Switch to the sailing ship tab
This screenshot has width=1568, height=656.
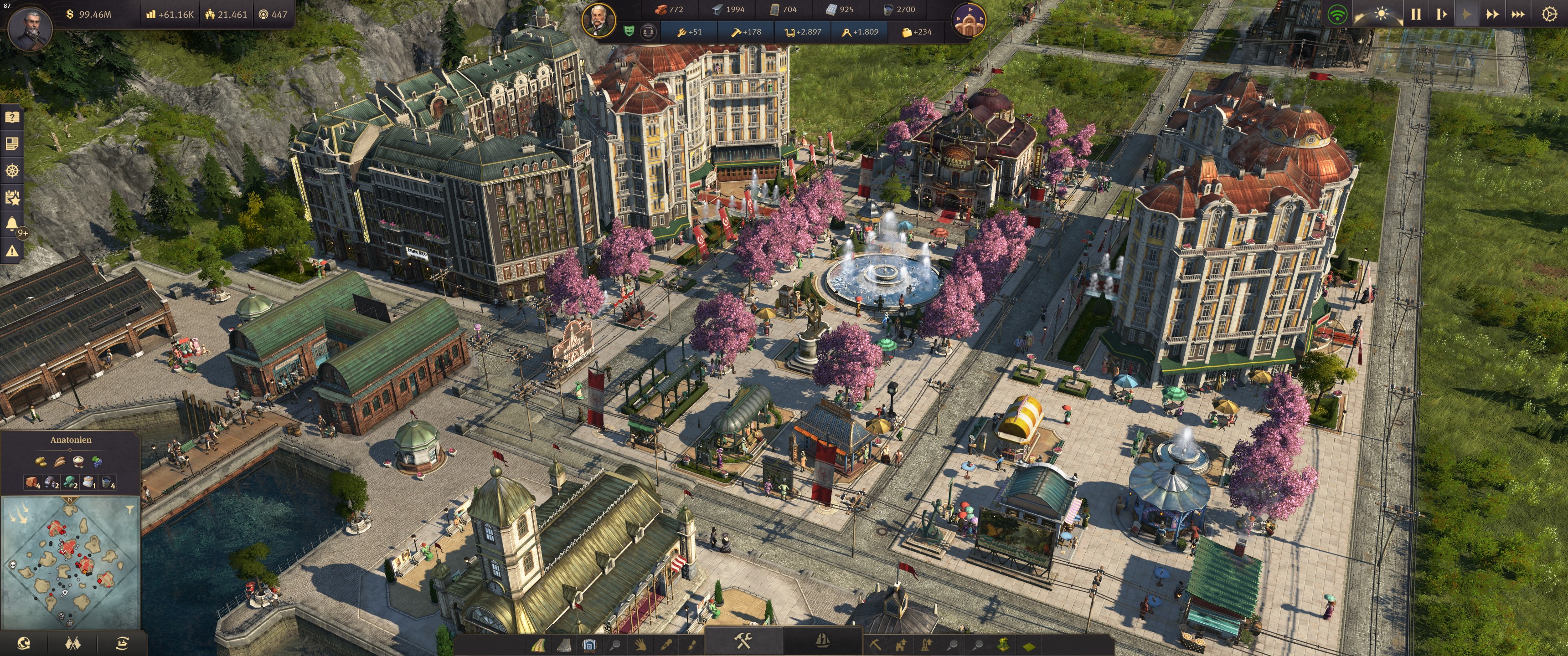[822, 641]
